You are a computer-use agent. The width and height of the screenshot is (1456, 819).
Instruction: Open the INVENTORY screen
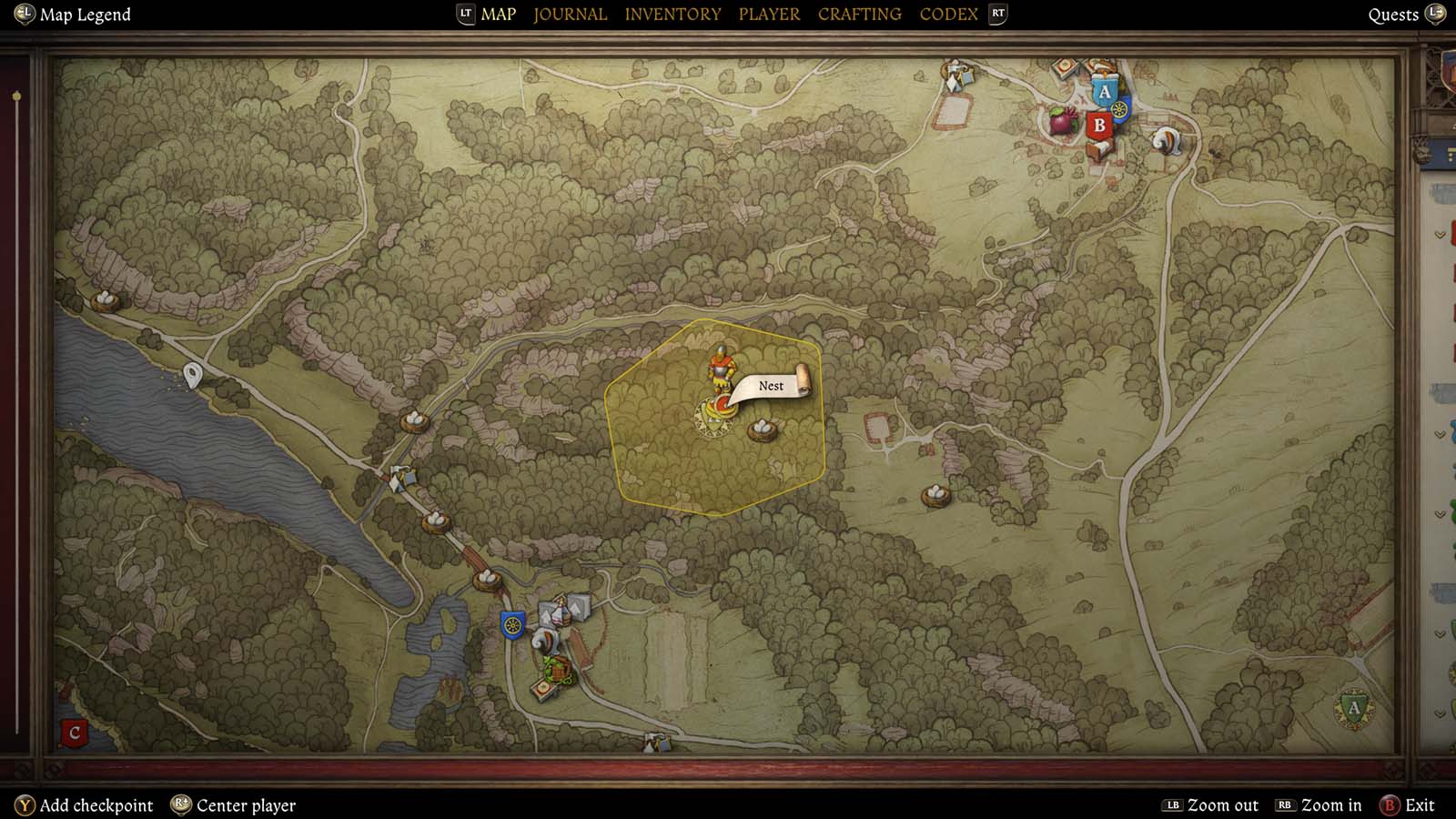coord(672,14)
